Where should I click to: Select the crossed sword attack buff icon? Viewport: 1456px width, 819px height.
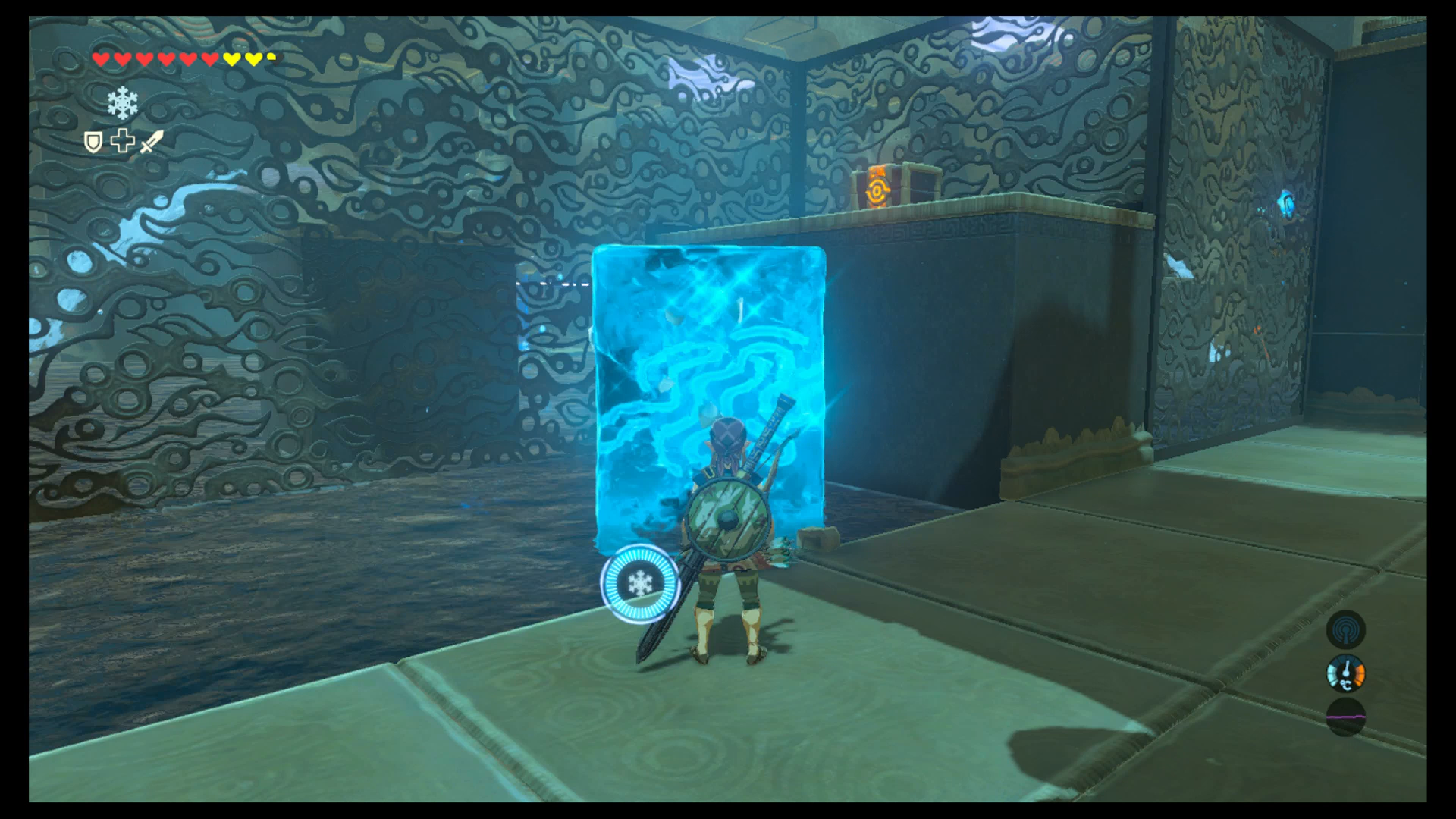(152, 142)
